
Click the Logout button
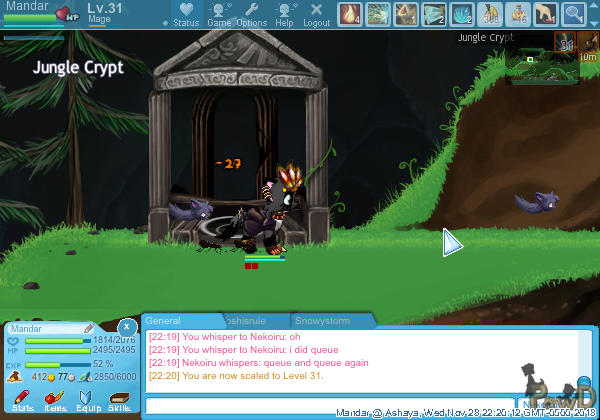tap(316, 14)
